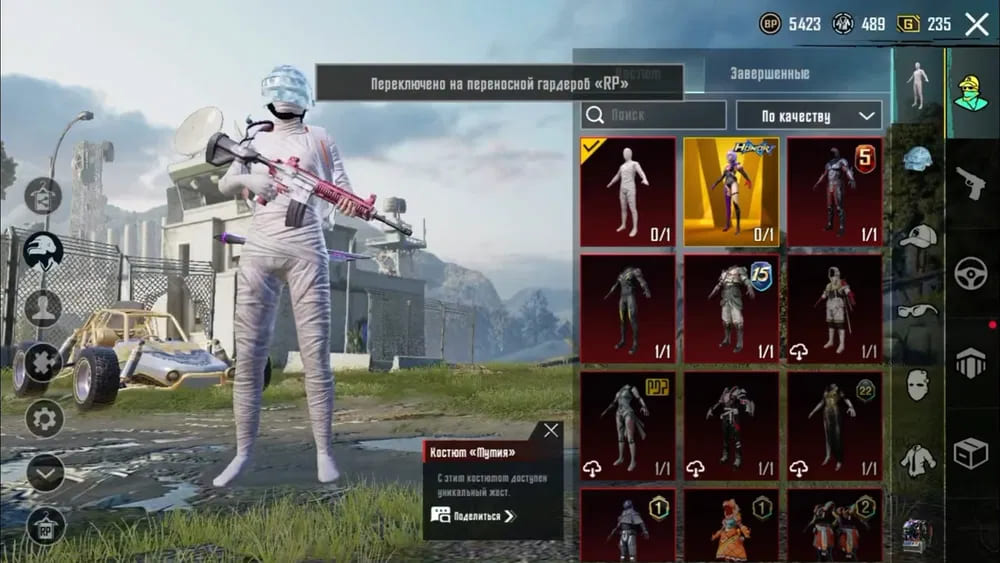Click the Поиск search field
Screen dimensions: 1000x563
[654, 115]
